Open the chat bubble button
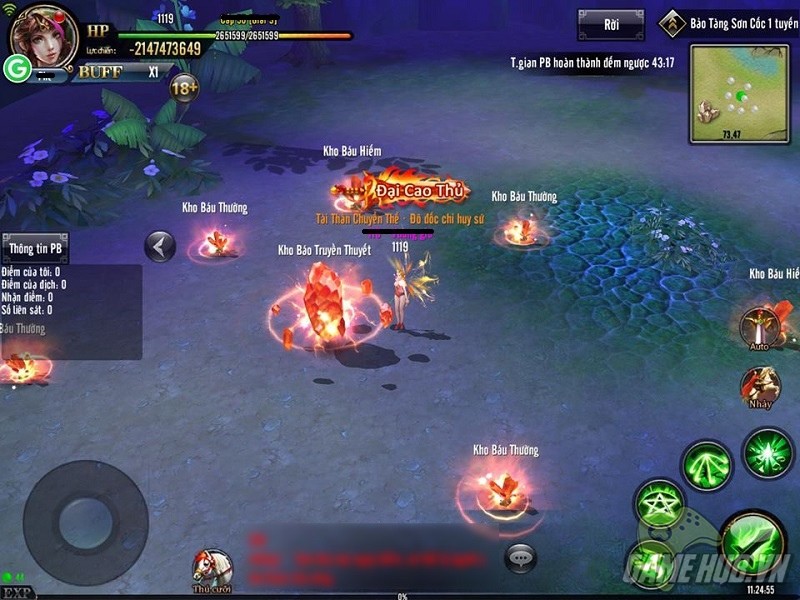800x600 pixels. pyautogui.click(x=520, y=557)
